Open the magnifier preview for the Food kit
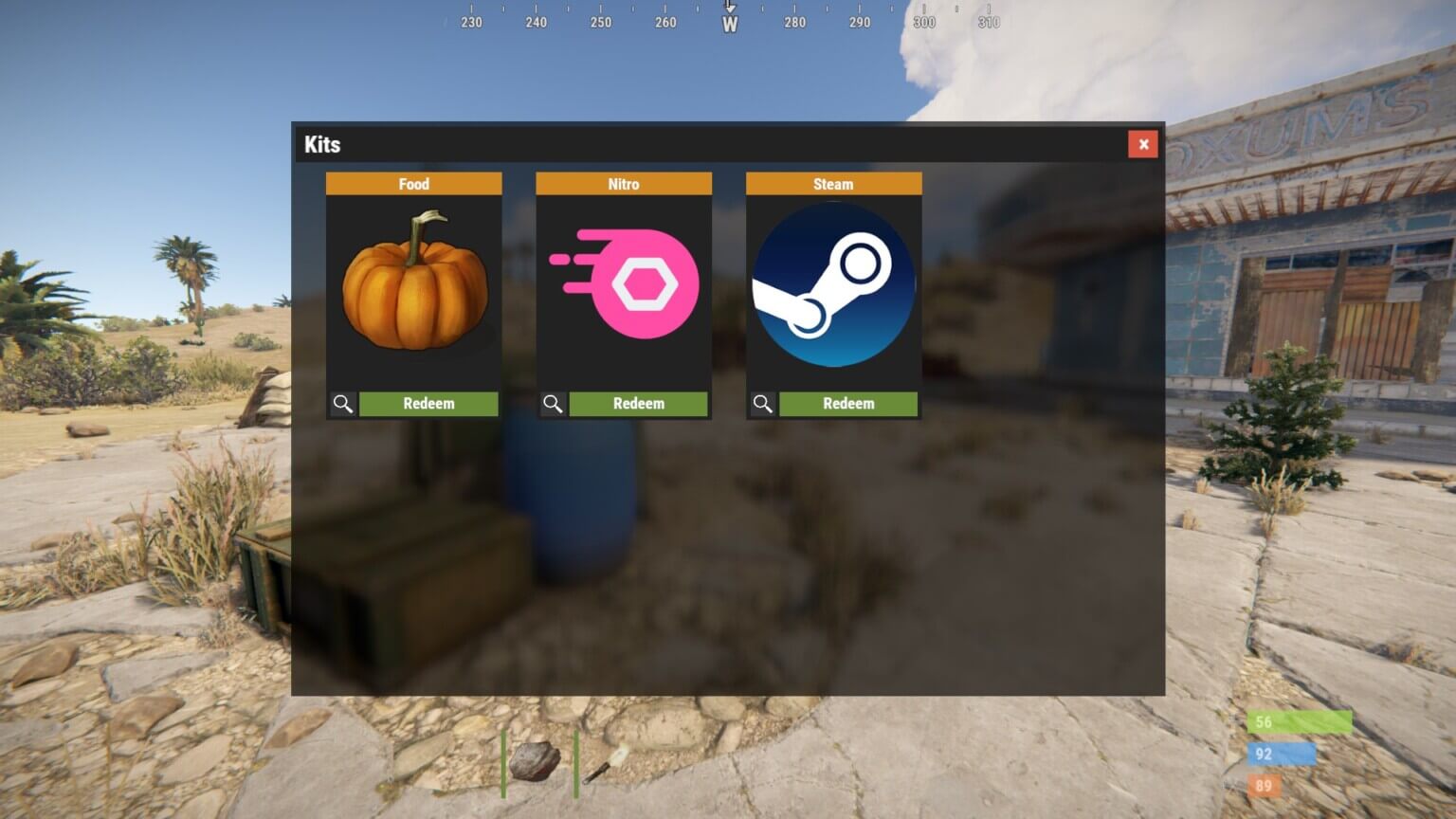Screen dimensions: 1456x819 tap(343, 403)
